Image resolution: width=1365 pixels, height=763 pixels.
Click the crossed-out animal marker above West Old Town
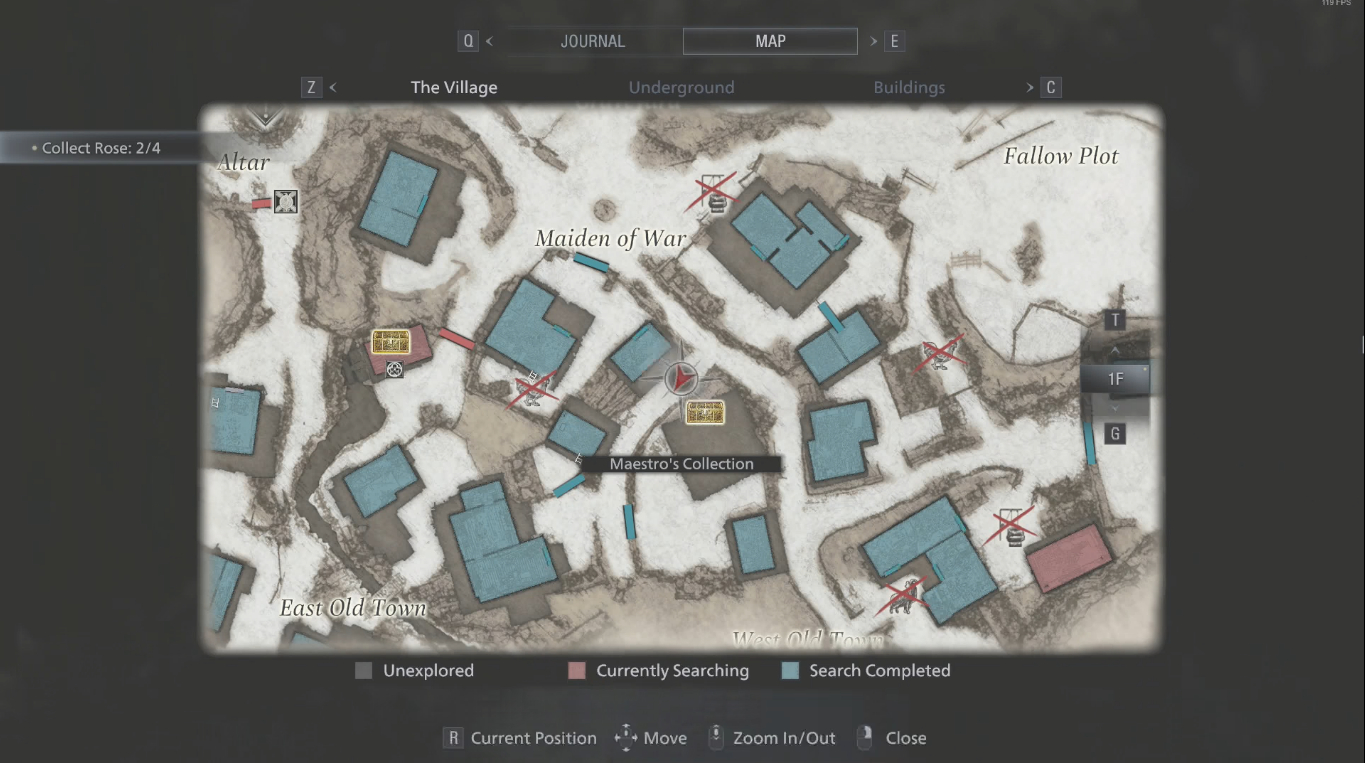pyautogui.click(x=903, y=594)
